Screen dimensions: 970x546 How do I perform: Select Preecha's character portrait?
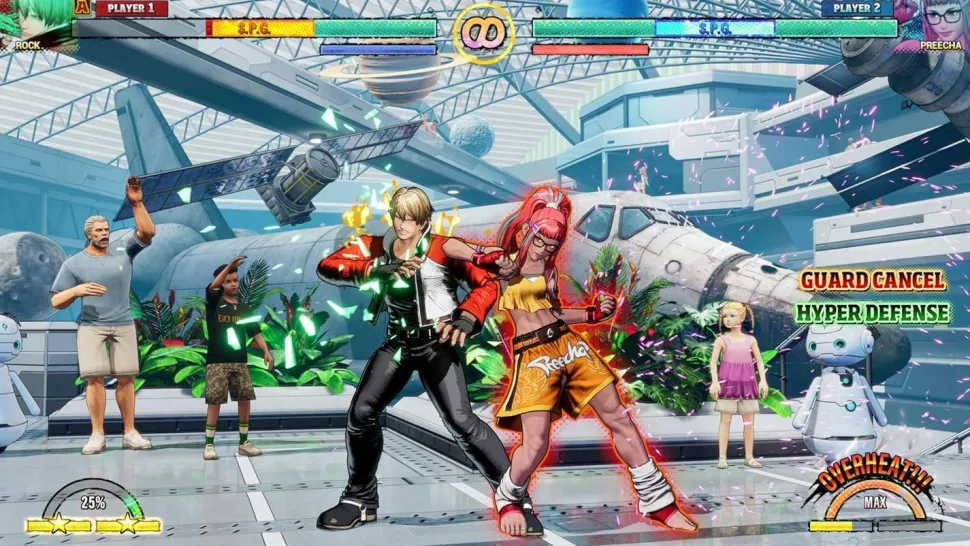[x=938, y=19]
